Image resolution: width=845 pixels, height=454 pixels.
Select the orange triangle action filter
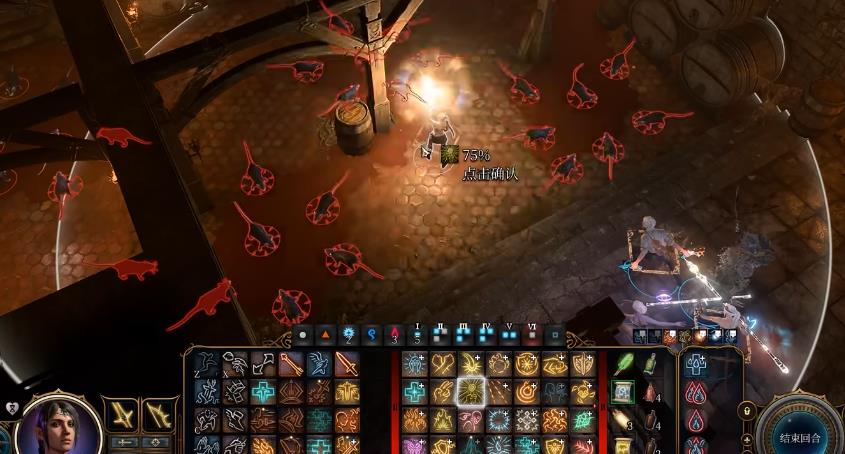click(326, 333)
